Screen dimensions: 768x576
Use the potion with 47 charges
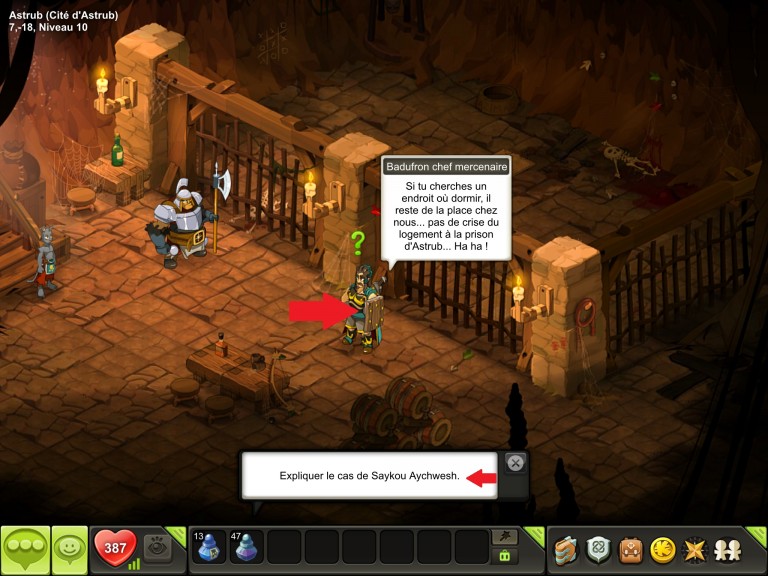246,547
